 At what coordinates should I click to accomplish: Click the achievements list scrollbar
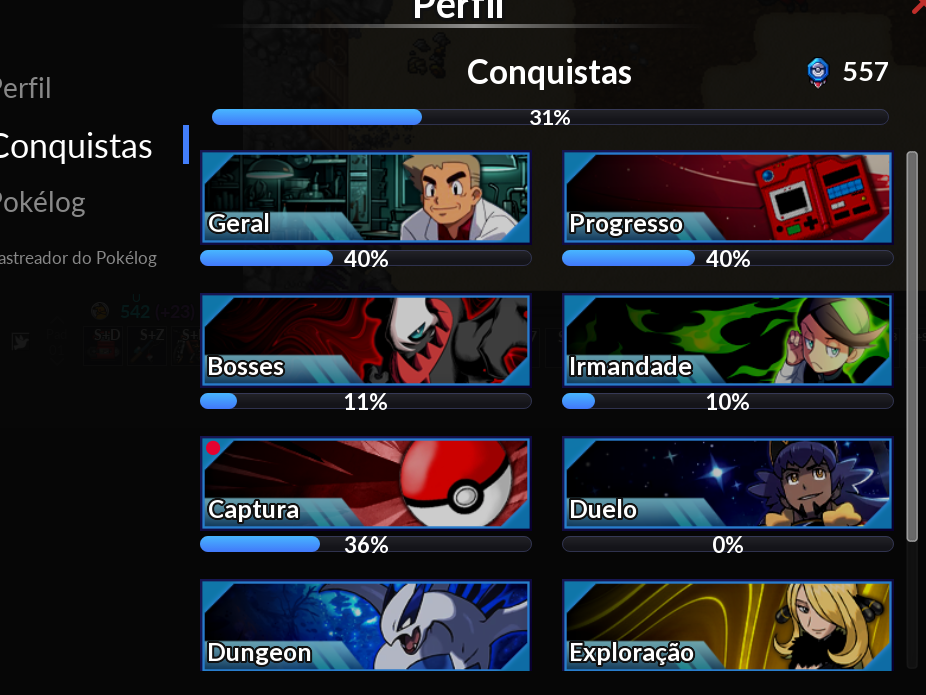(x=911, y=345)
